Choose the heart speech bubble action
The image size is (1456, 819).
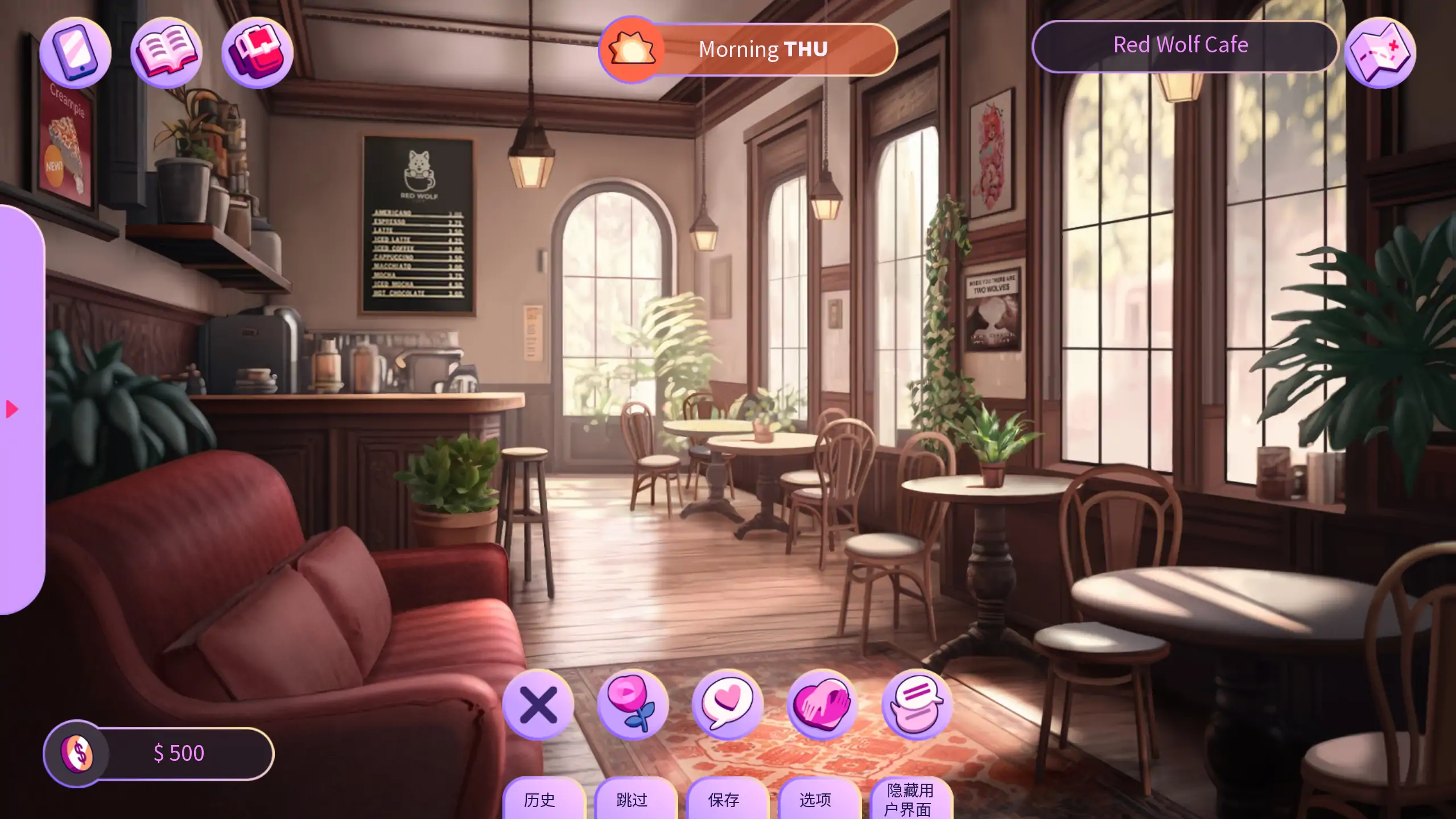[727, 705]
